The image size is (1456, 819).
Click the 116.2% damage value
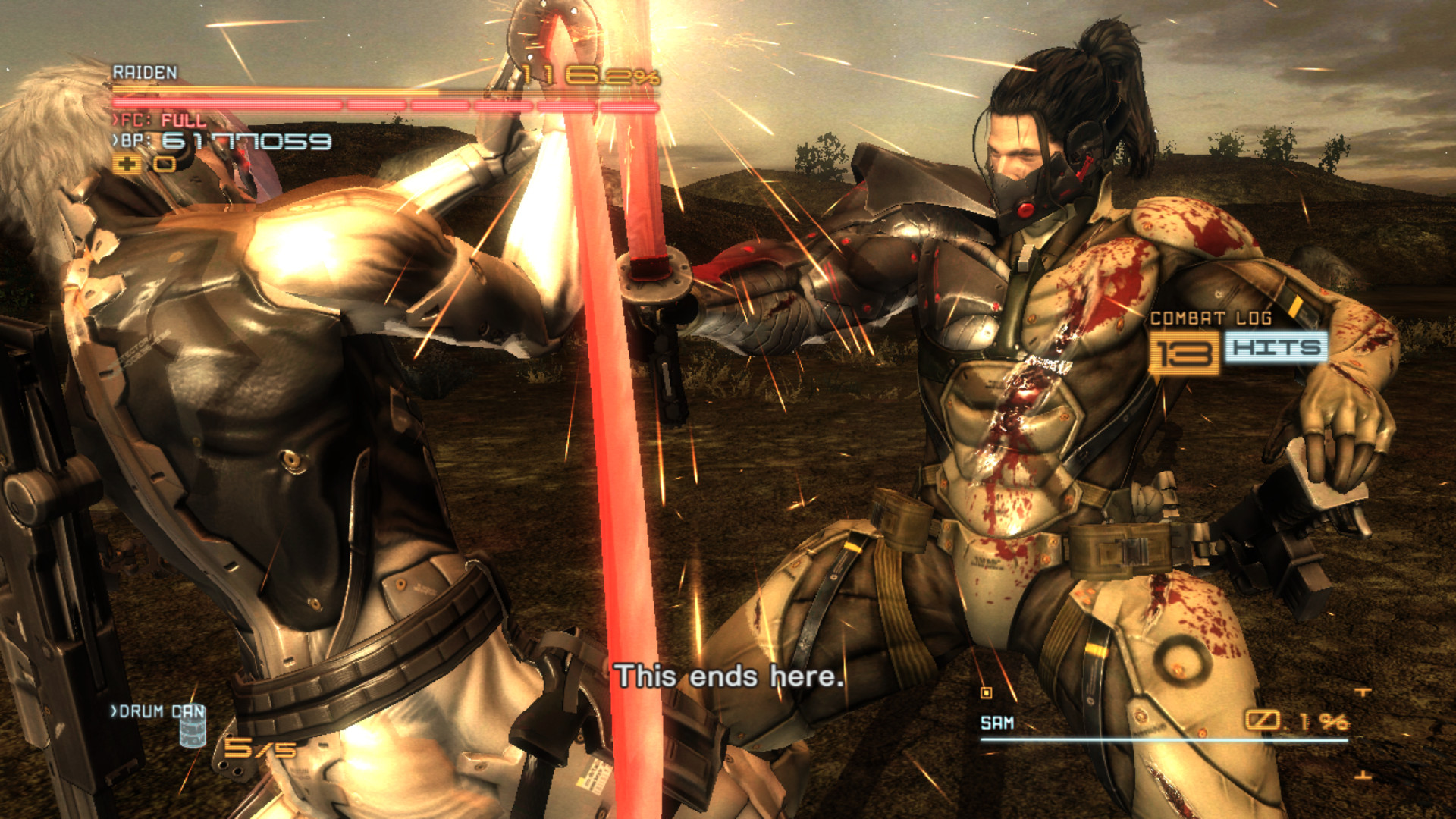(590, 75)
